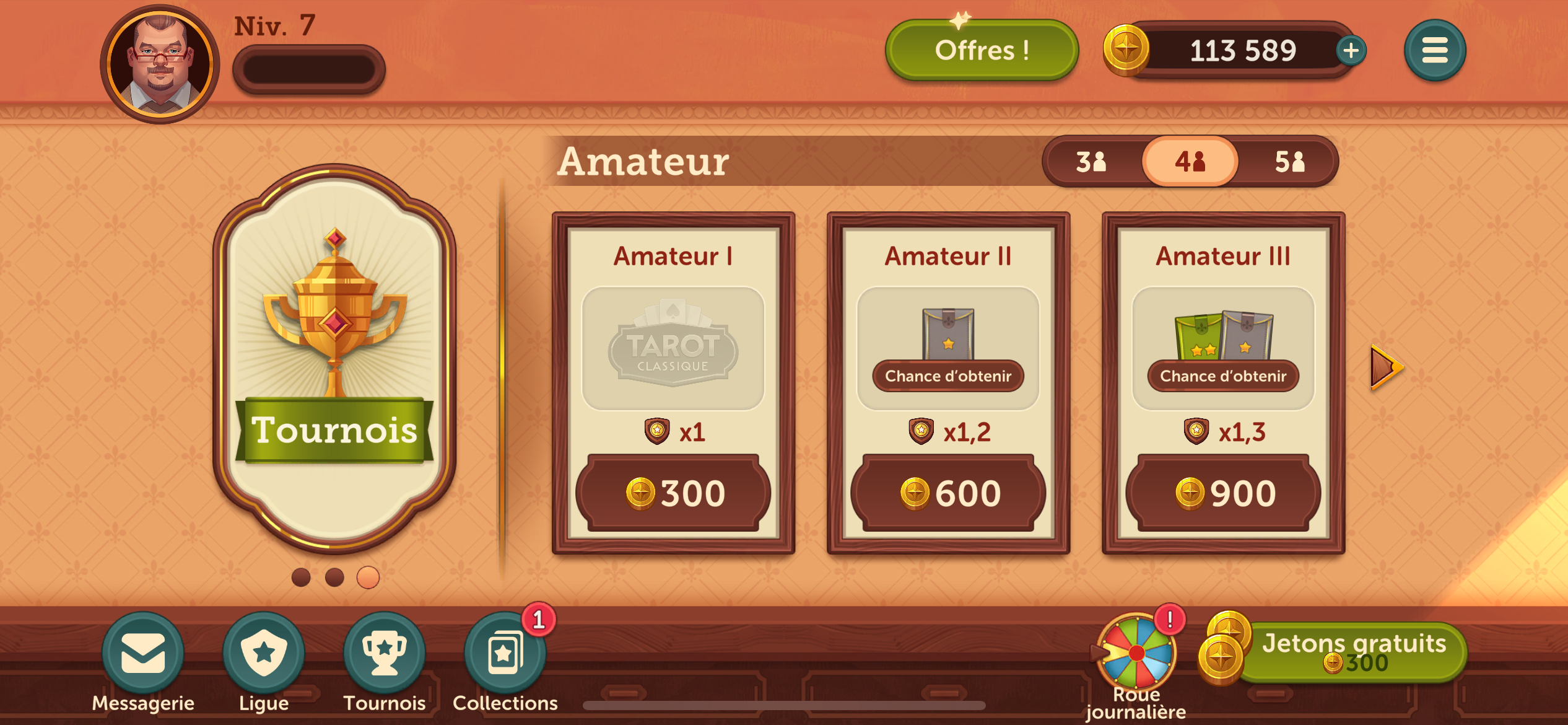This screenshot has height=725, width=1568.
Task: Play the Amateur III table for 900
Action: coord(1223,493)
